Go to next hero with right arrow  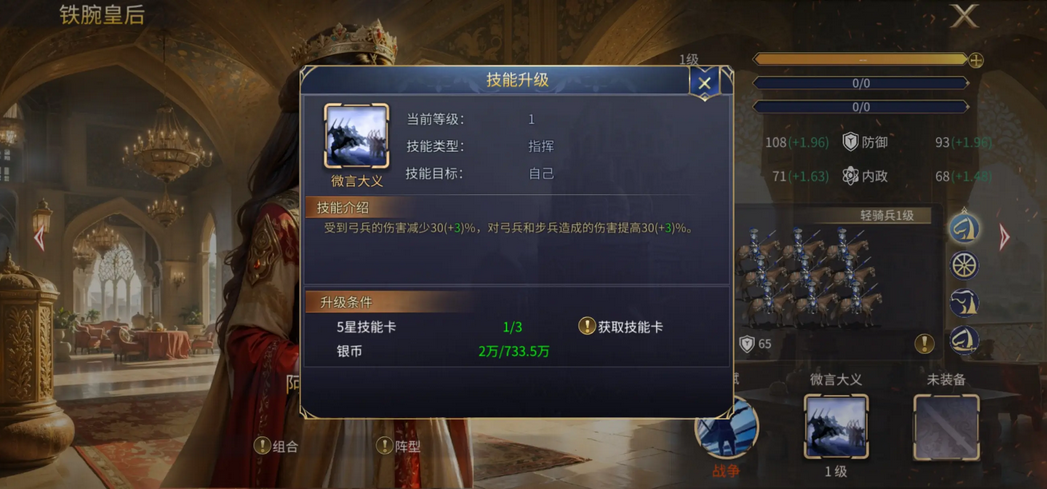1004,237
